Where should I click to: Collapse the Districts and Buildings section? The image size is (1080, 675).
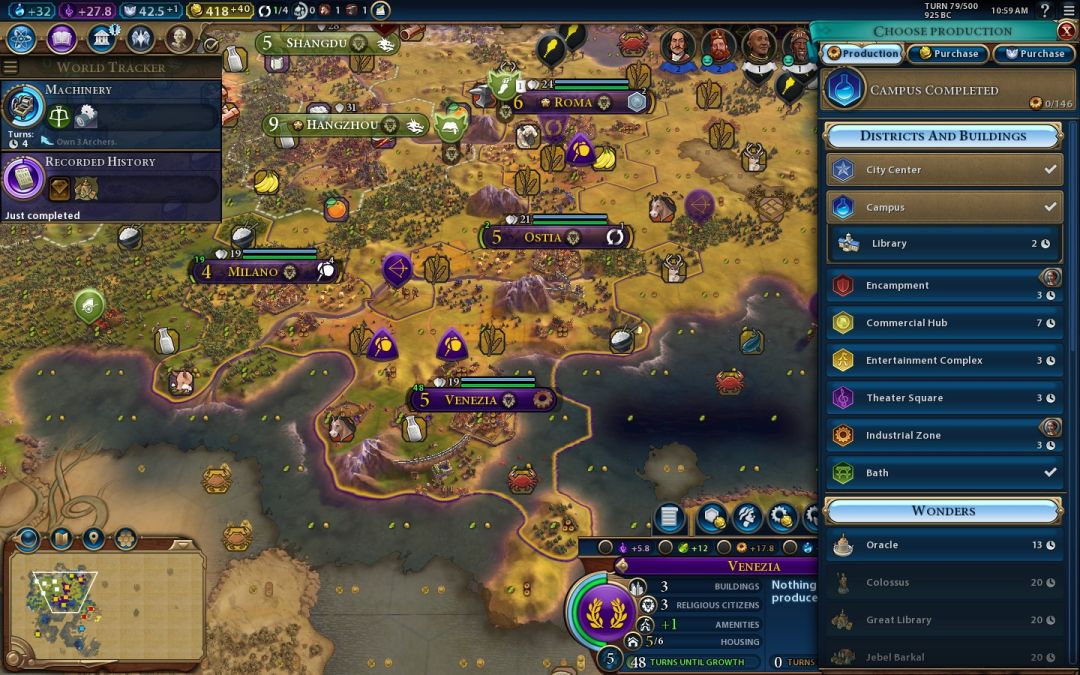click(943, 136)
